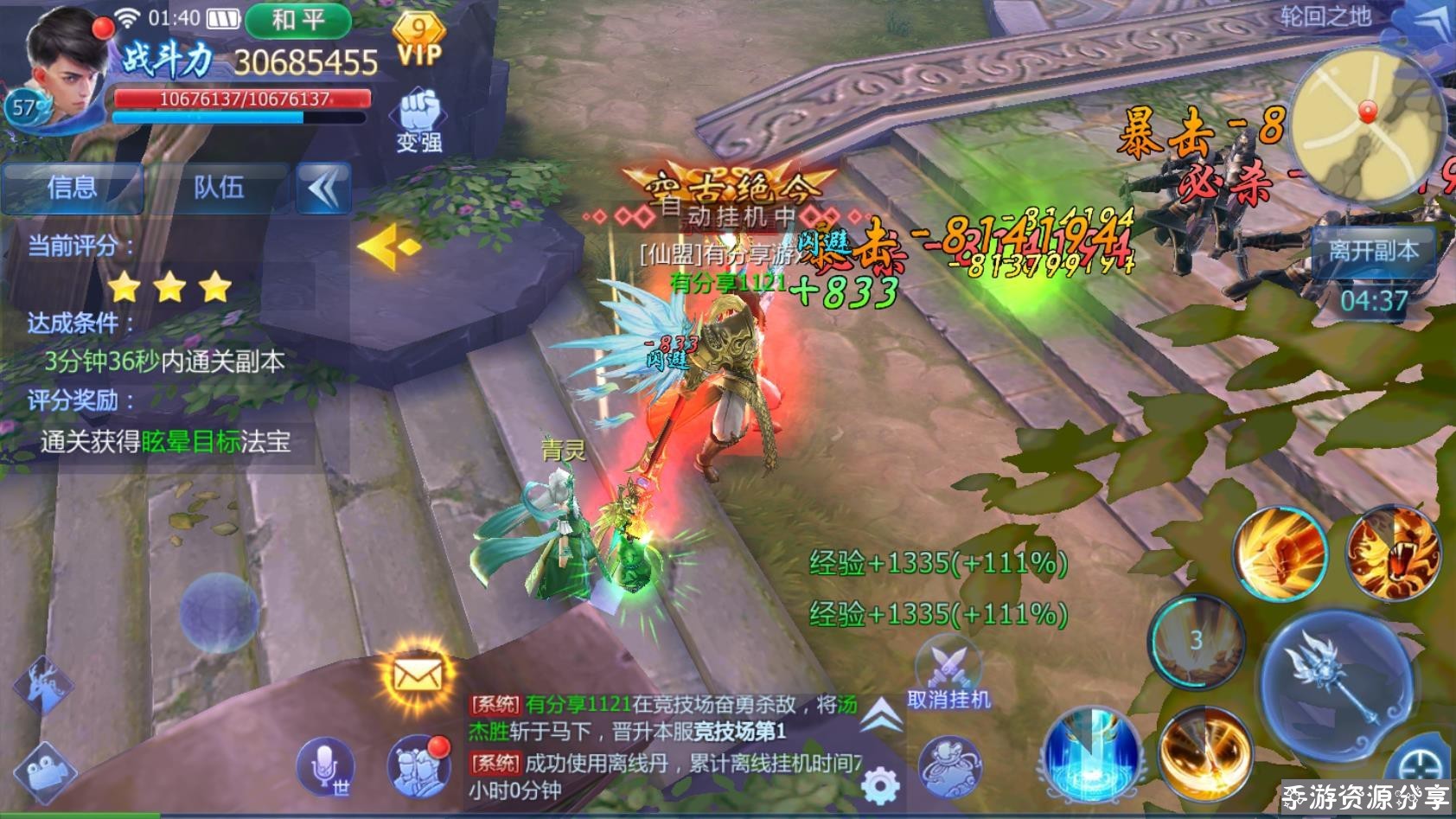This screenshot has height=819, width=1456.
Task: Open the glowing mail envelope
Action: (418, 674)
